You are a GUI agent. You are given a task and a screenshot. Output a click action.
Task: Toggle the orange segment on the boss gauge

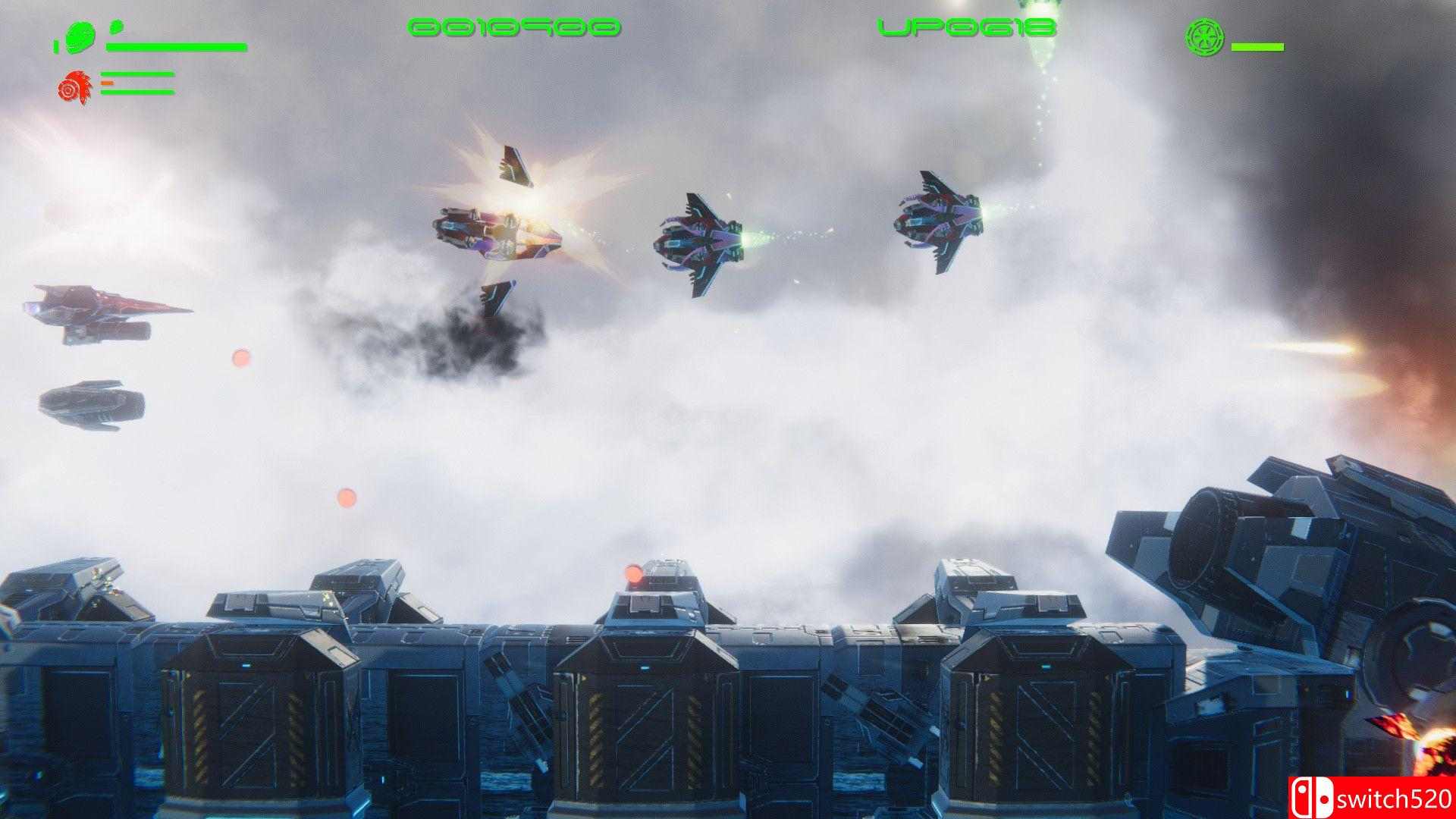point(107,83)
